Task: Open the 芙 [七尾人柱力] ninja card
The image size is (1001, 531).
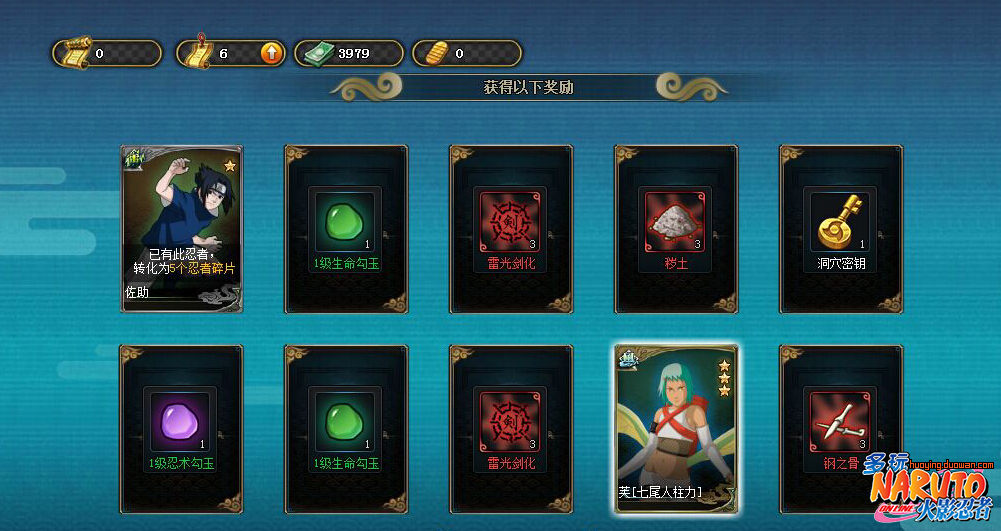Action: pyautogui.click(x=676, y=428)
